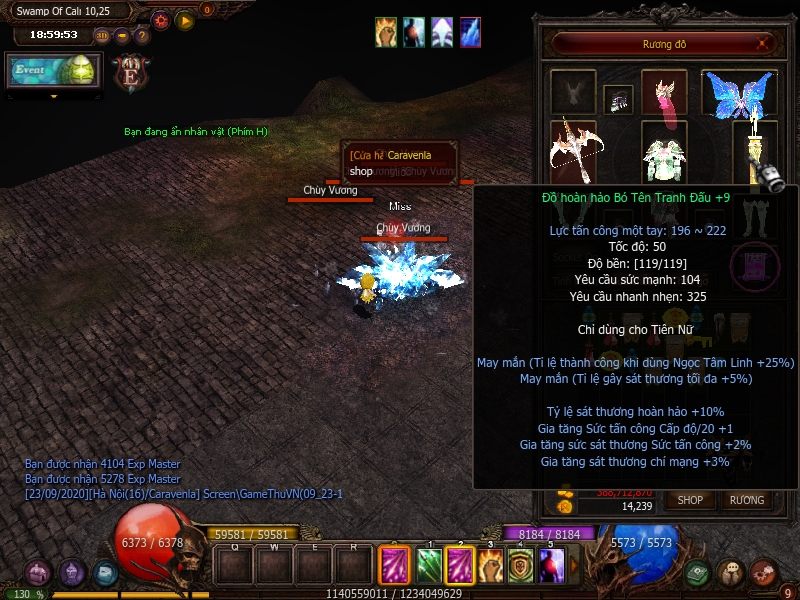Open the red gear settings icon
Screen dimensions: 800x600
(x=161, y=20)
